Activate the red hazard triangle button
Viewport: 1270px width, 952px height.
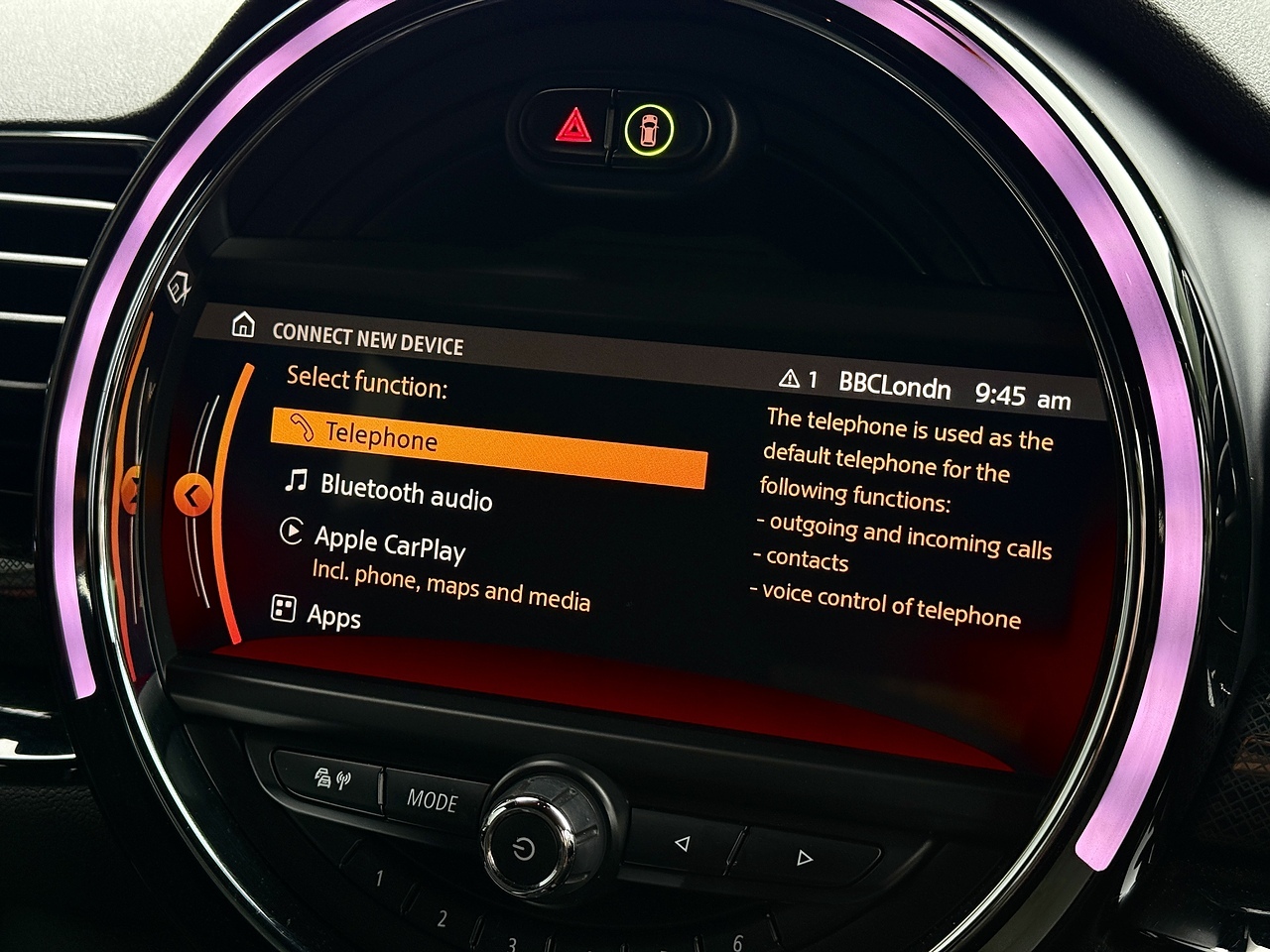[573, 129]
